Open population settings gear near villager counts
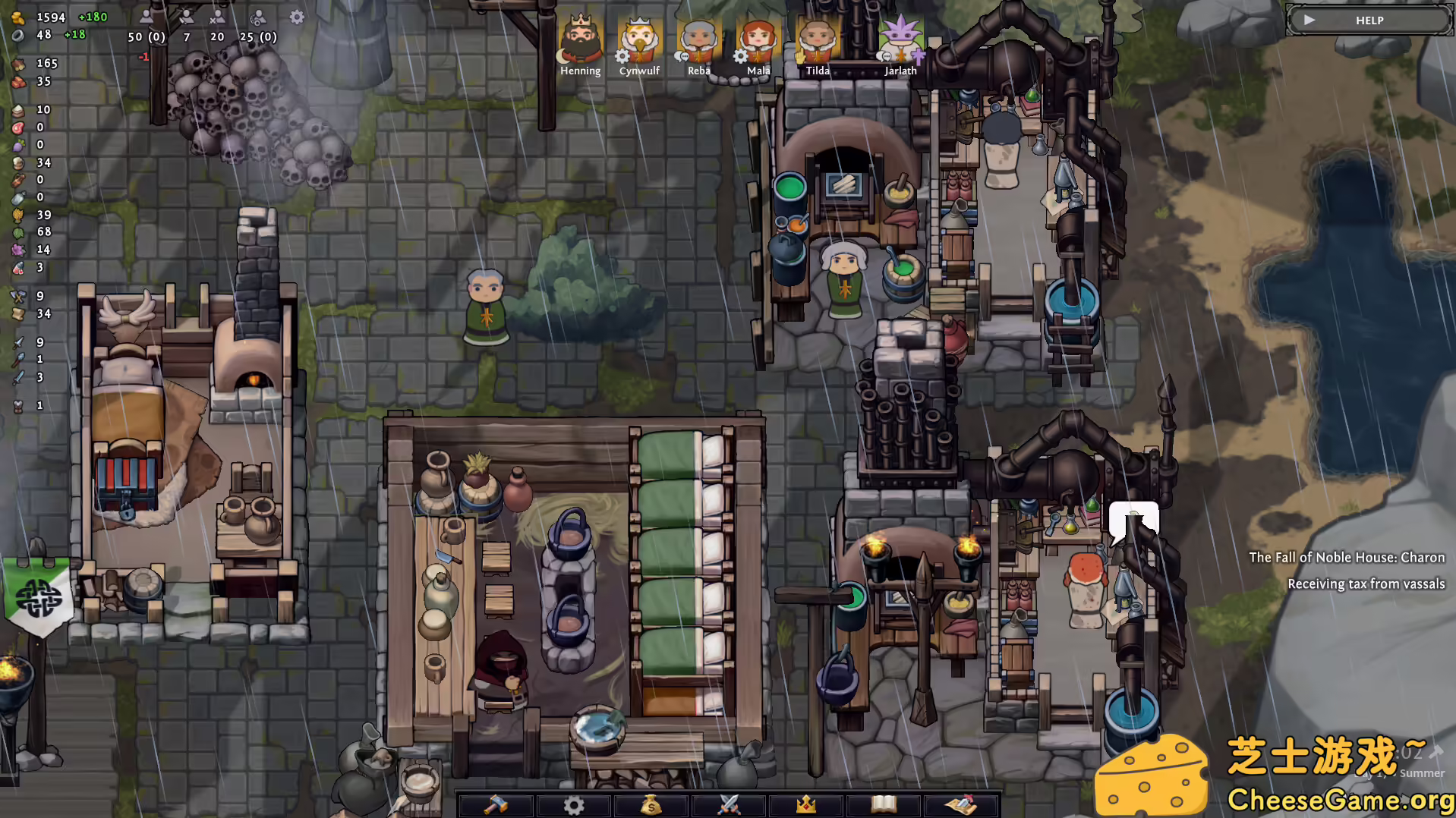This screenshot has height=818, width=1456. pyautogui.click(x=297, y=17)
